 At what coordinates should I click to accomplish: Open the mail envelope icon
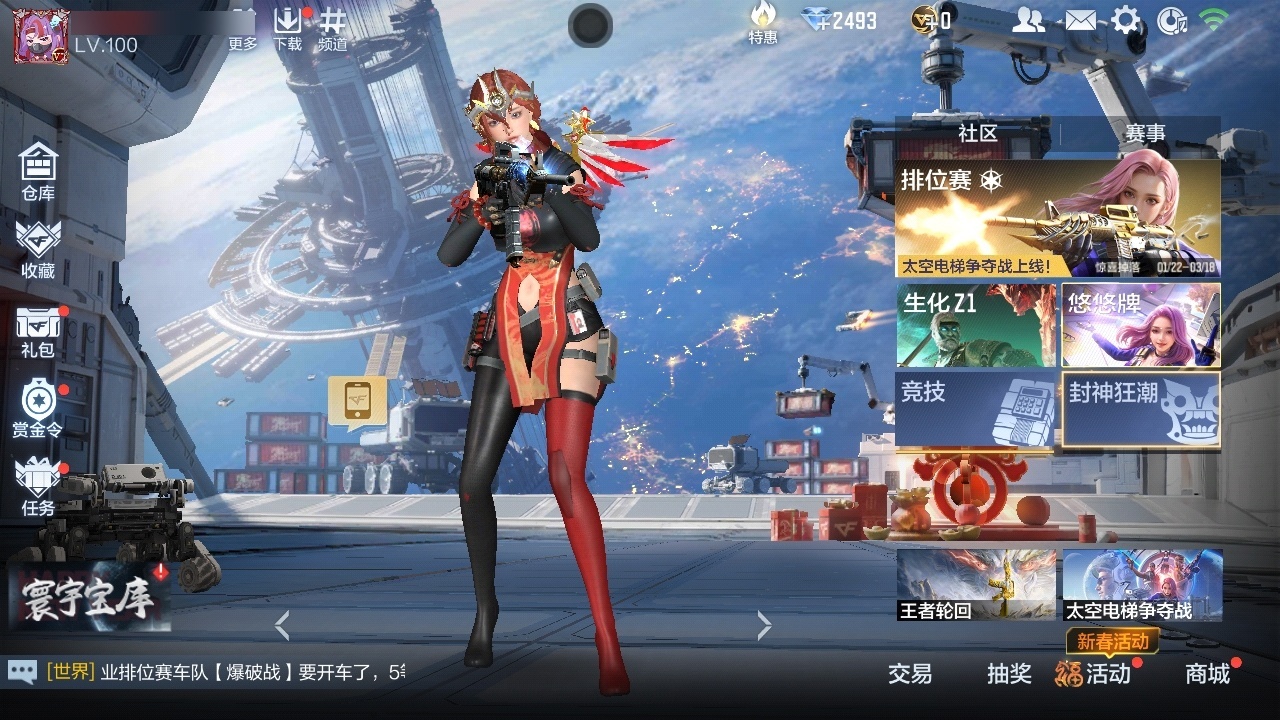point(1079,20)
